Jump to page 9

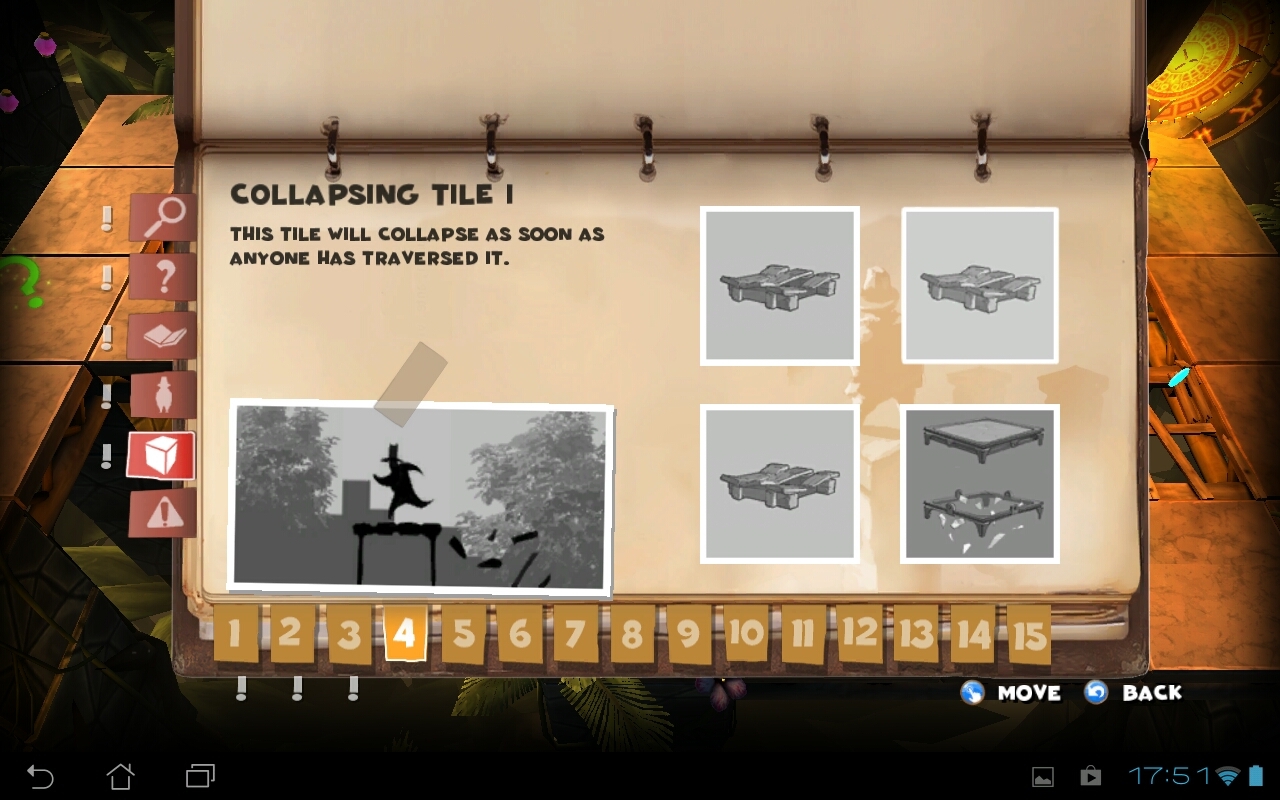click(689, 633)
